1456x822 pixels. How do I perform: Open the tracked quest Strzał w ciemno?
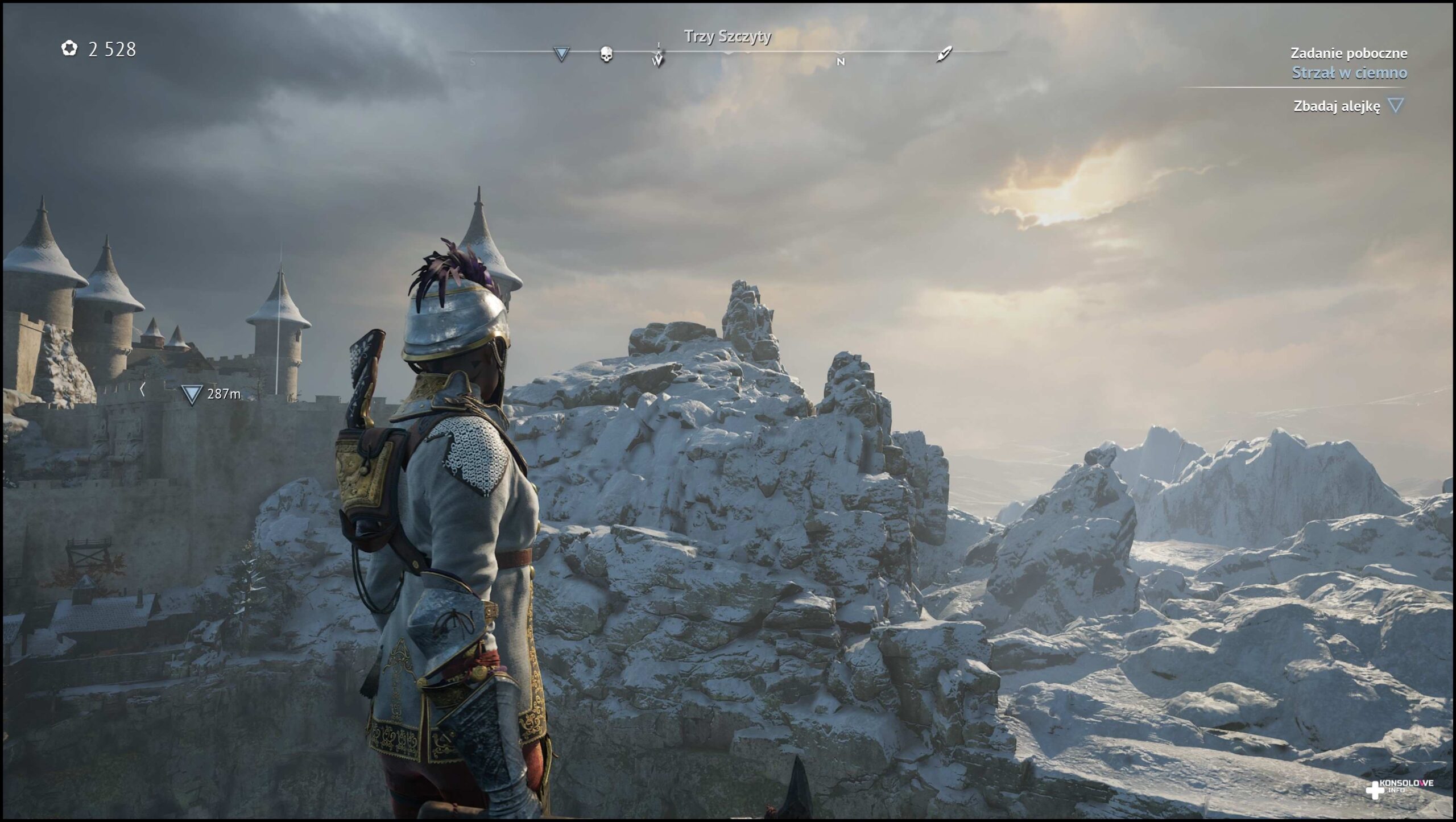pos(1349,73)
